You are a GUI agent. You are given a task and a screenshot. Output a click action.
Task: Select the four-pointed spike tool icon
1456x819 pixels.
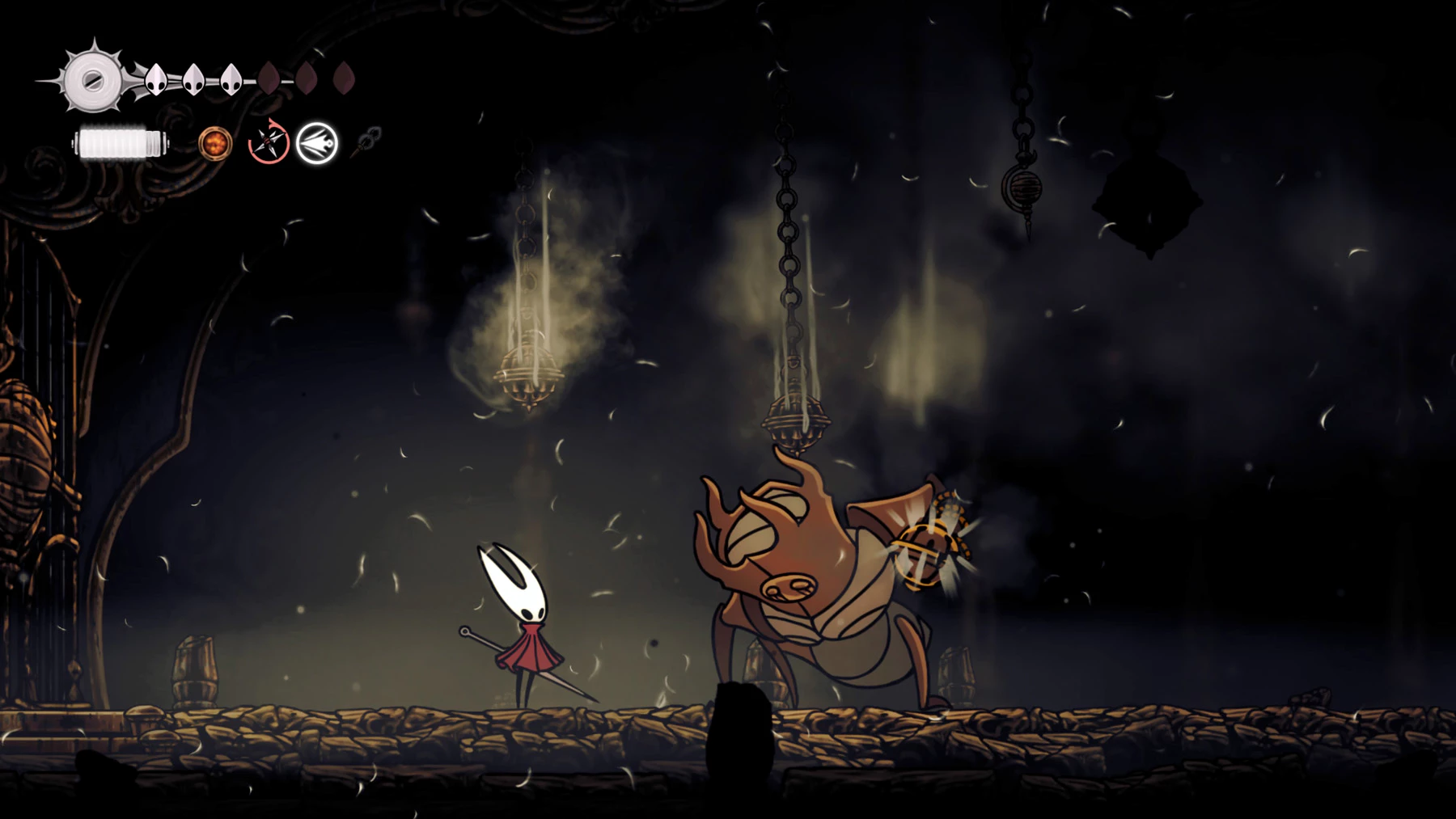[x=269, y=143]
